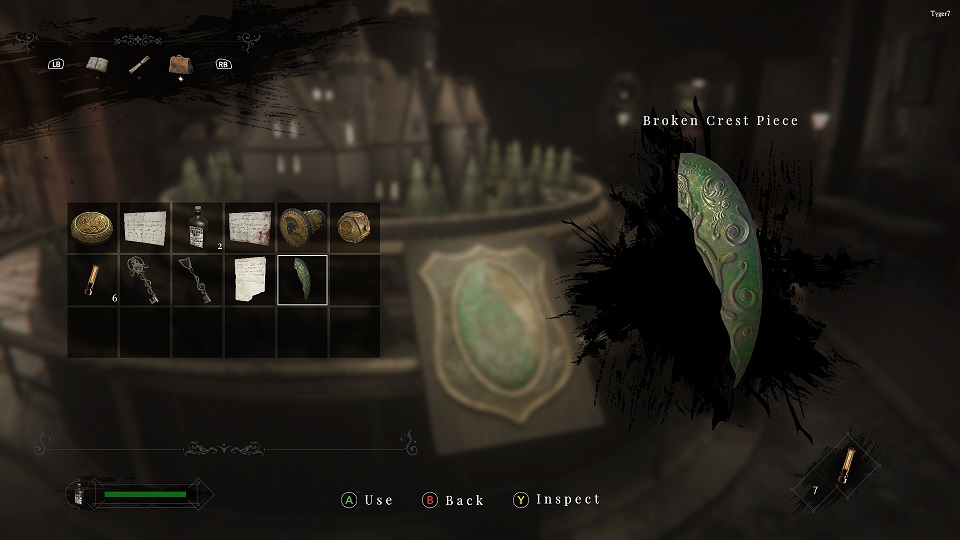Viewport: 960px width, 540px height.
Task: Select the glowing vial with count 6
Action: tap(93, 280)
